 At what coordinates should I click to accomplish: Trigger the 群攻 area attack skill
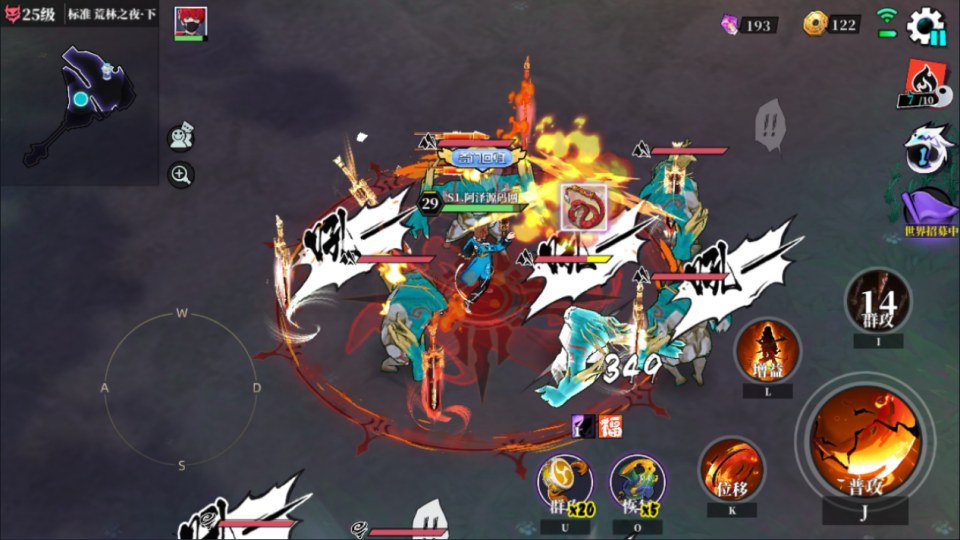point(877,300)
